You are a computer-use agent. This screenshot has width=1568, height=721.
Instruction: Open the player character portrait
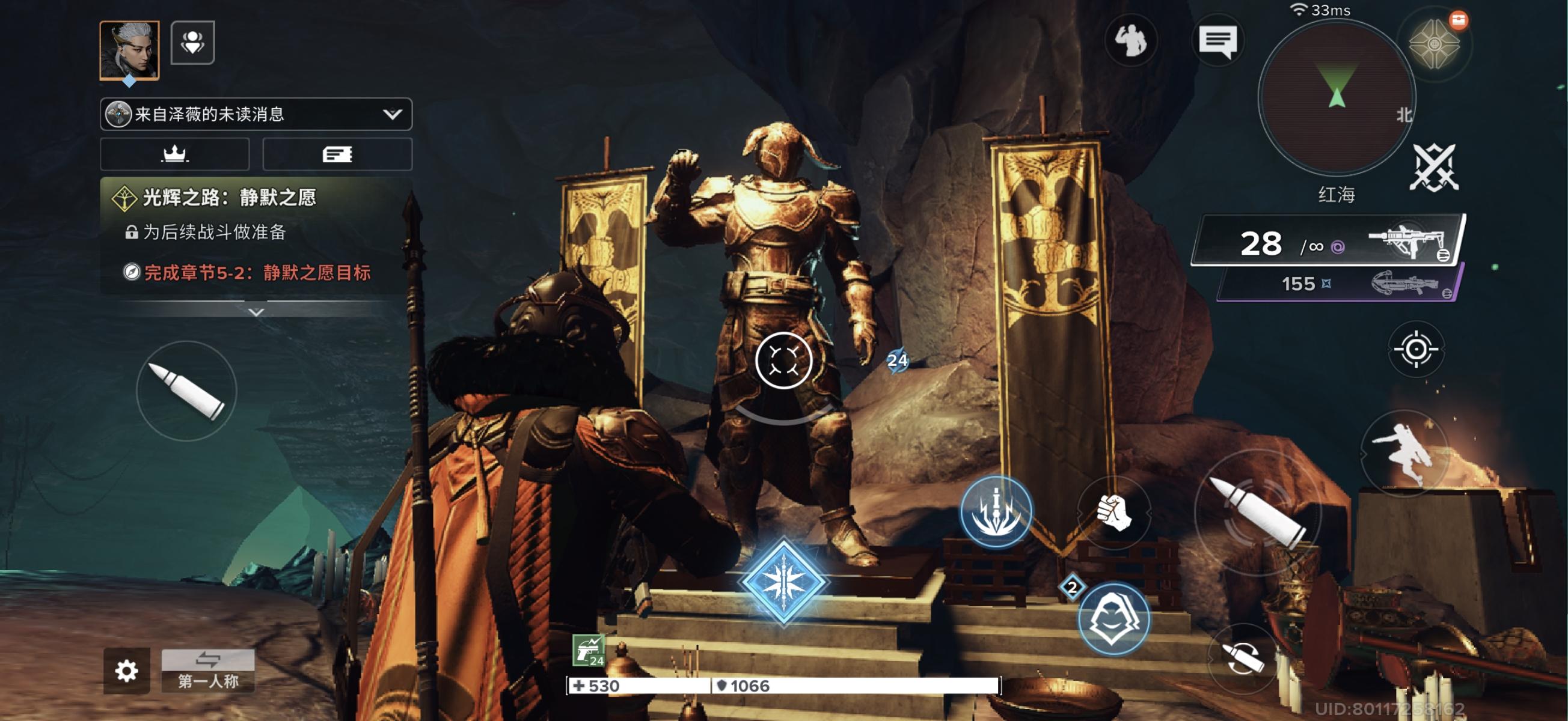129,50
